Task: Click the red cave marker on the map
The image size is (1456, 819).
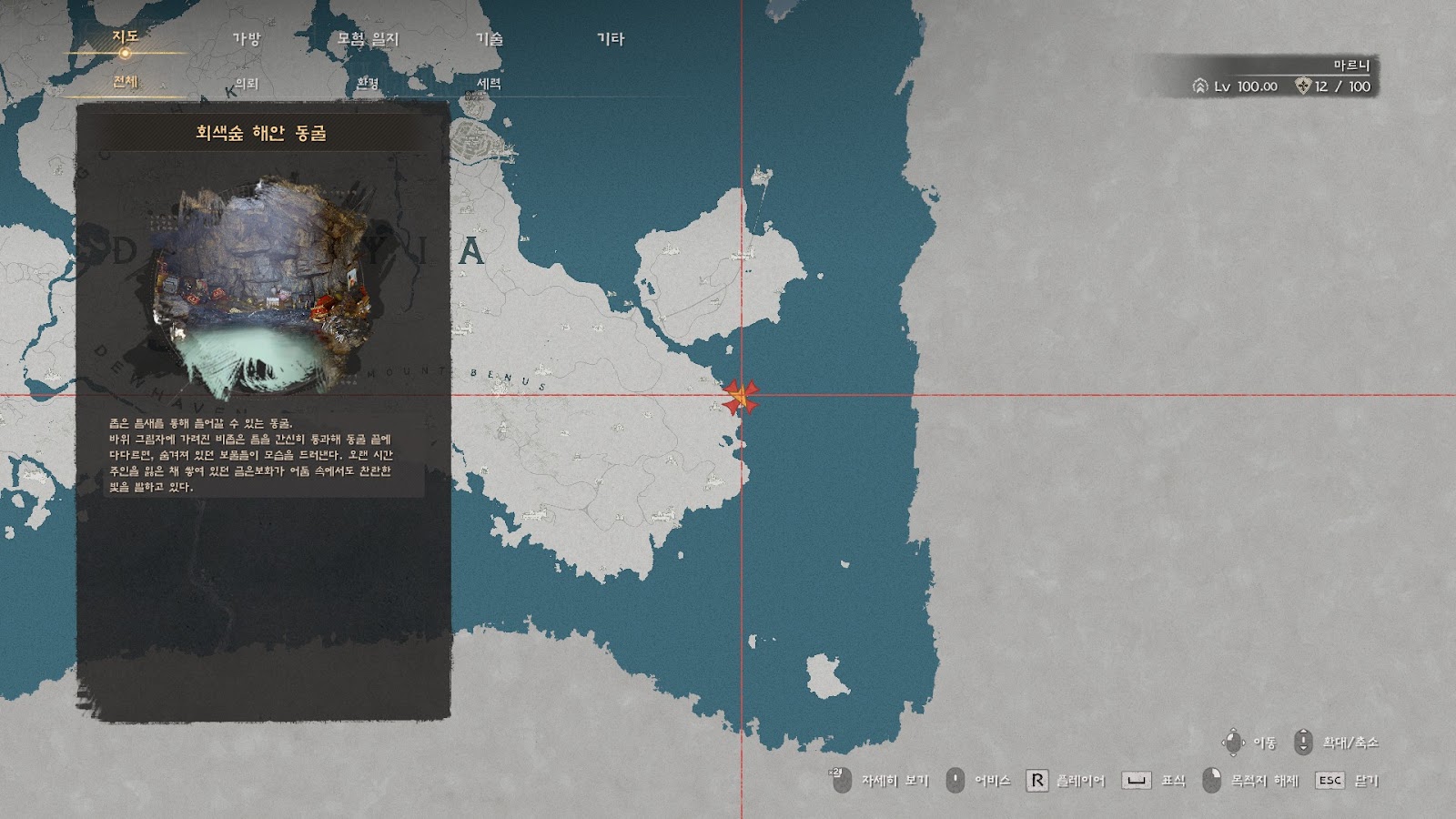Action: point(741,397)
